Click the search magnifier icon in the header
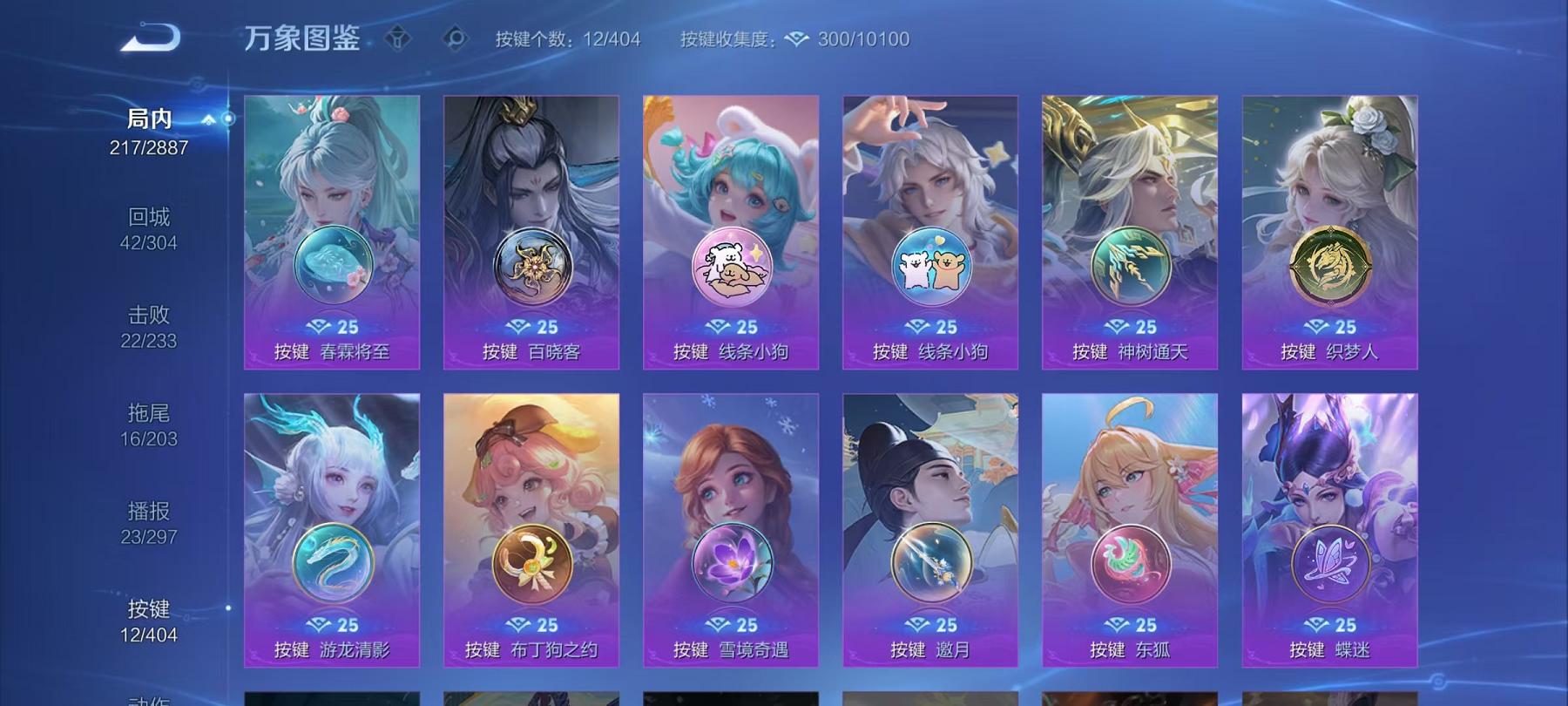Viewport: 1568px width, 706px height. click(456, 37)
